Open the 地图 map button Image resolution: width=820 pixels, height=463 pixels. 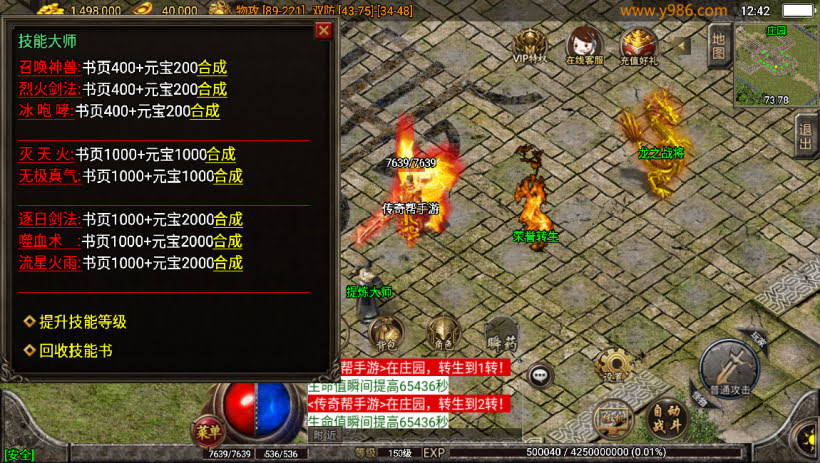tap(718, 47)
